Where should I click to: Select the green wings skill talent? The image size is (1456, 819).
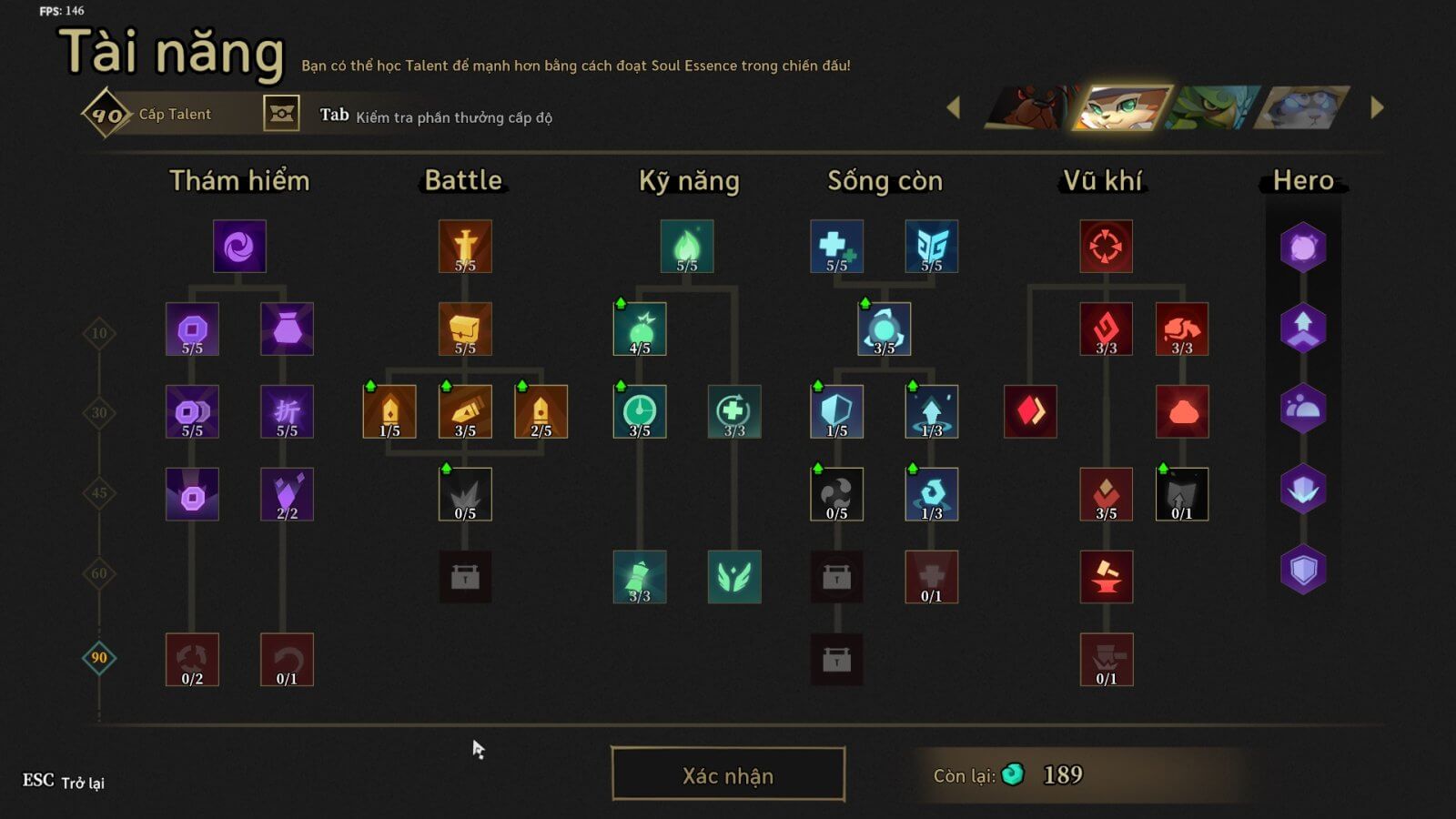pyautogui.click(x=734, y=577)
